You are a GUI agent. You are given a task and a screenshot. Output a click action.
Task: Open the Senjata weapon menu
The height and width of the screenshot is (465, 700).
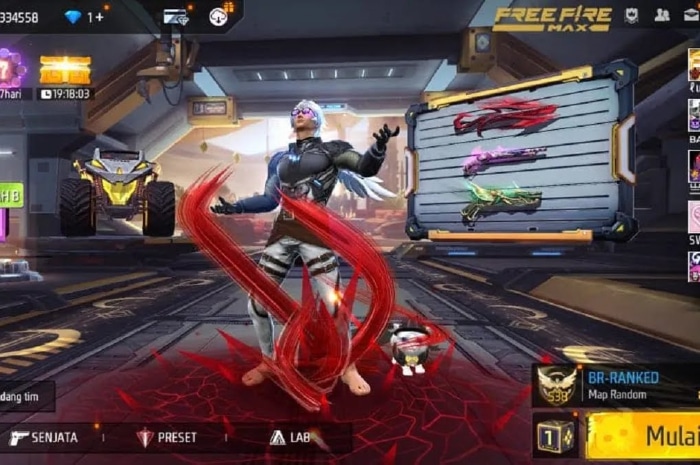pos(45,437)
